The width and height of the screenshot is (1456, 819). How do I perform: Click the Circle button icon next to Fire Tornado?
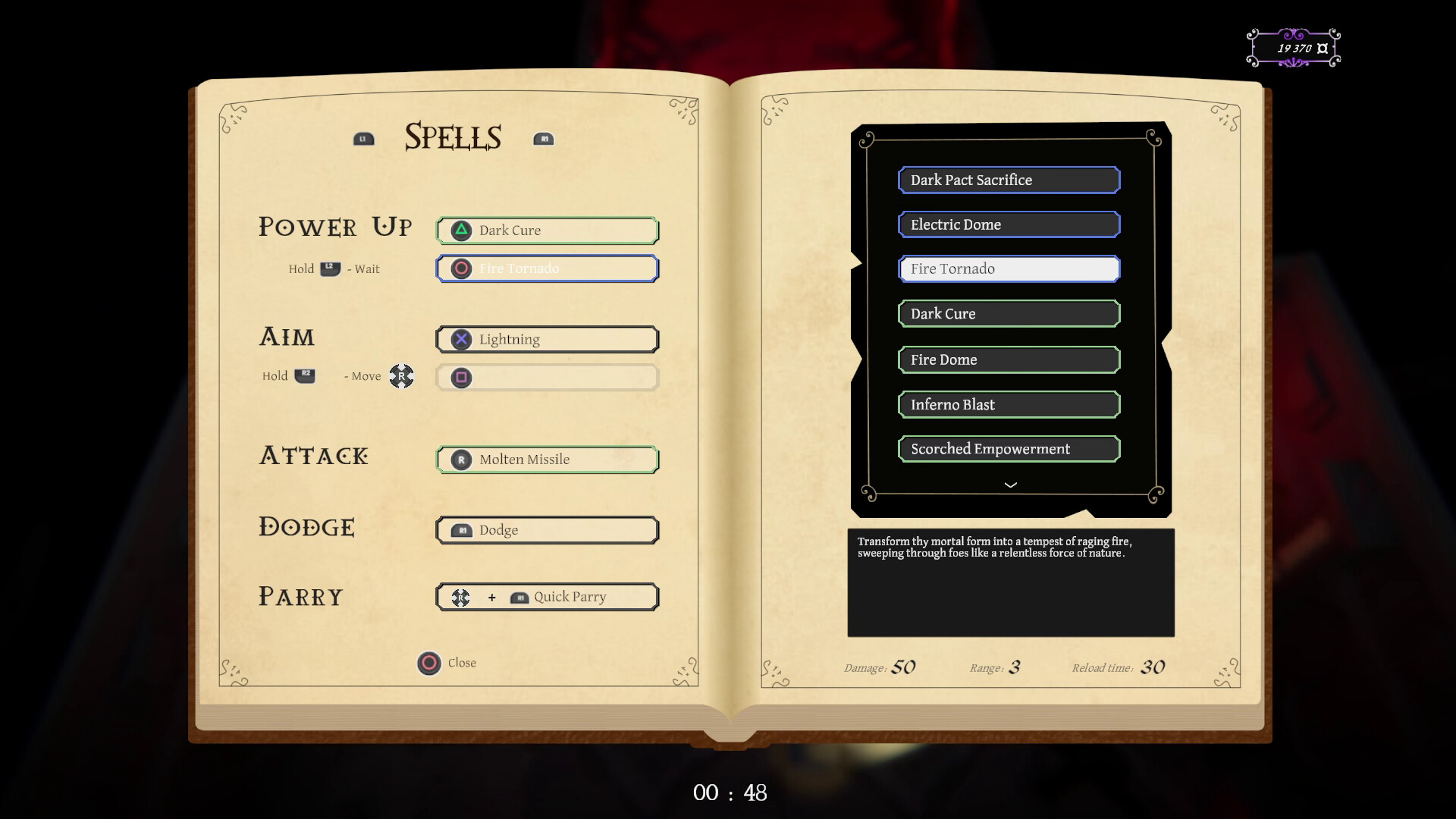[x=461, y=268]
